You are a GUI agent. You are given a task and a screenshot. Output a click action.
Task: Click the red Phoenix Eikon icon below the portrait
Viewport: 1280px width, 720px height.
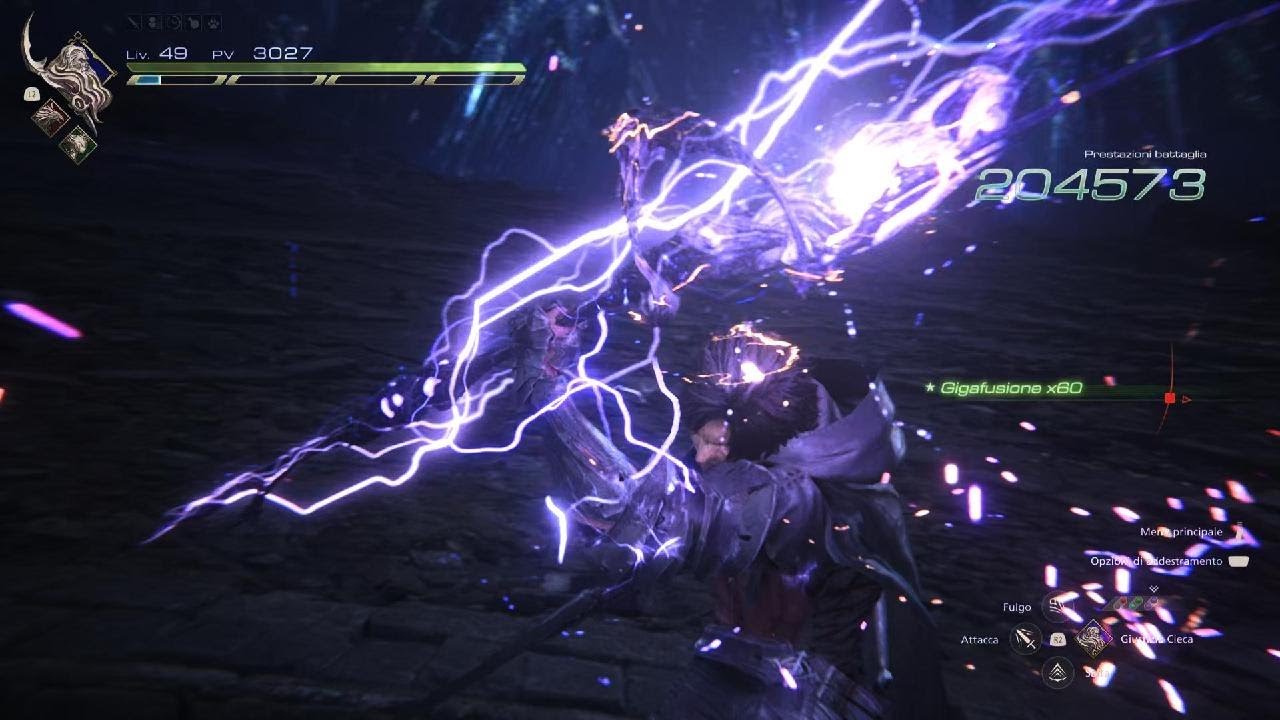point(51,117)
